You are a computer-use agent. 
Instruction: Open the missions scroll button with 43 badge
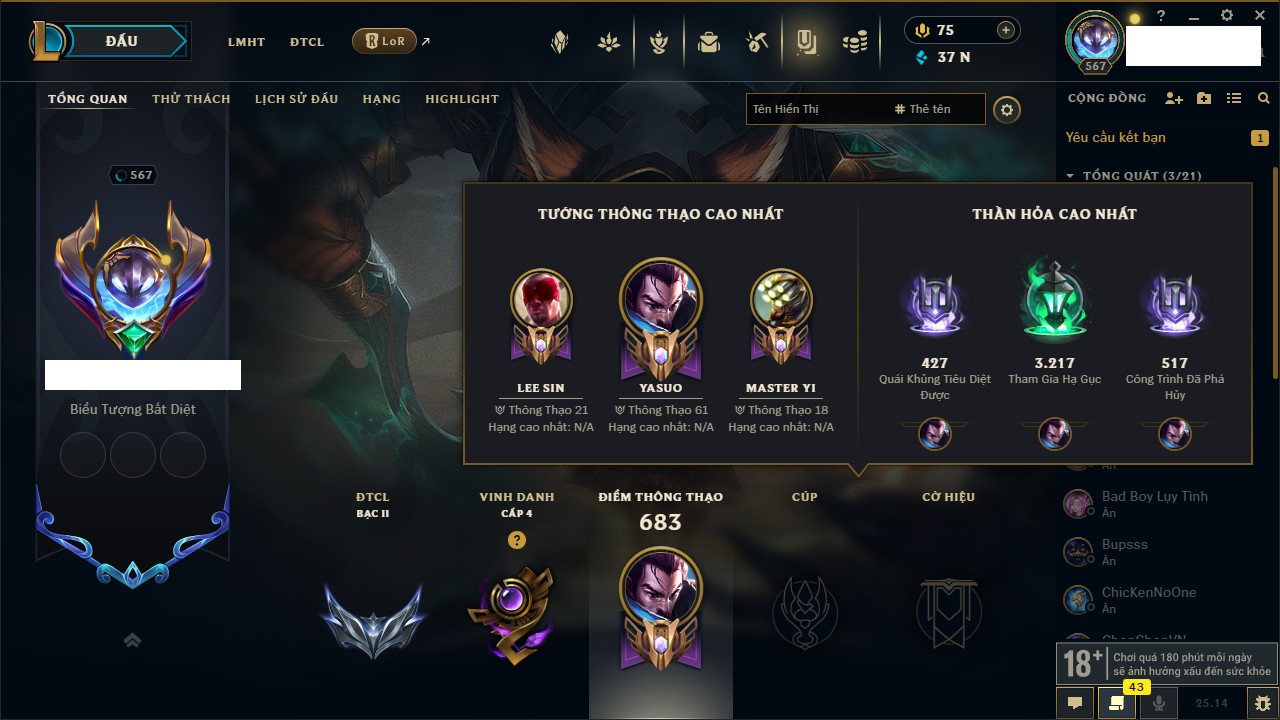click(x=1117, y=702)
